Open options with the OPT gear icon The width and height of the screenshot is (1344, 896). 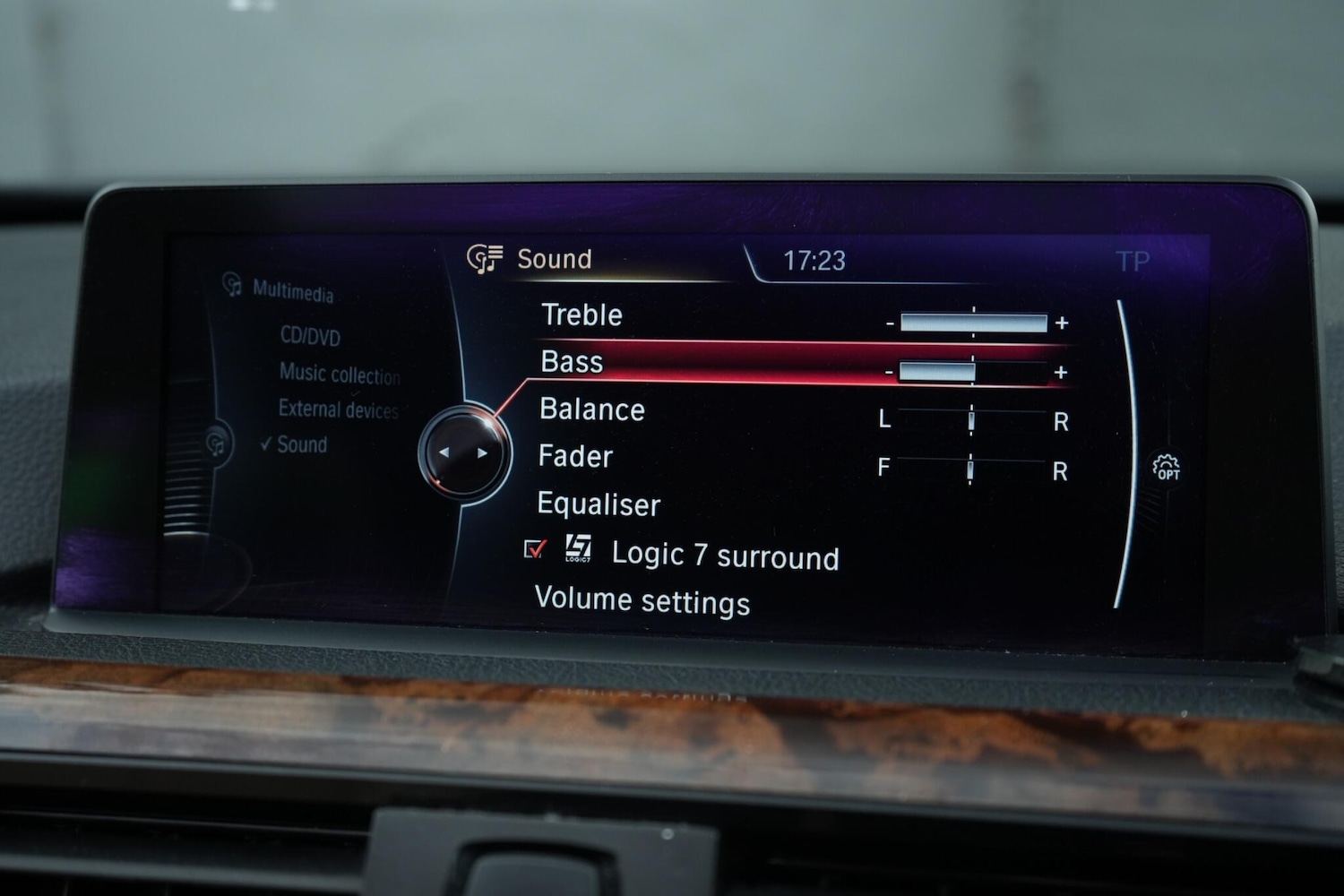point(1167,466)
